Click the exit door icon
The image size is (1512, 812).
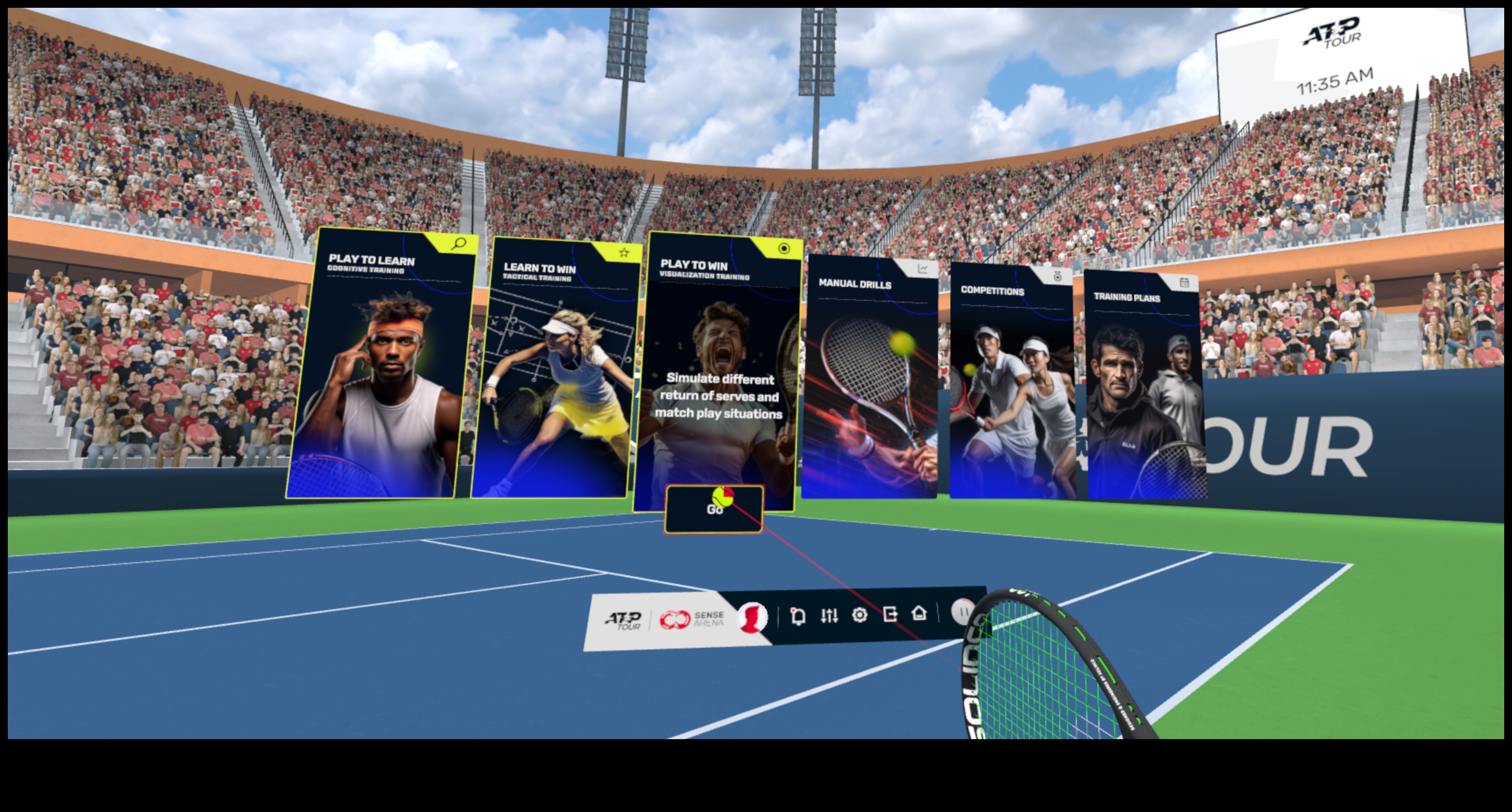(890, 614)
